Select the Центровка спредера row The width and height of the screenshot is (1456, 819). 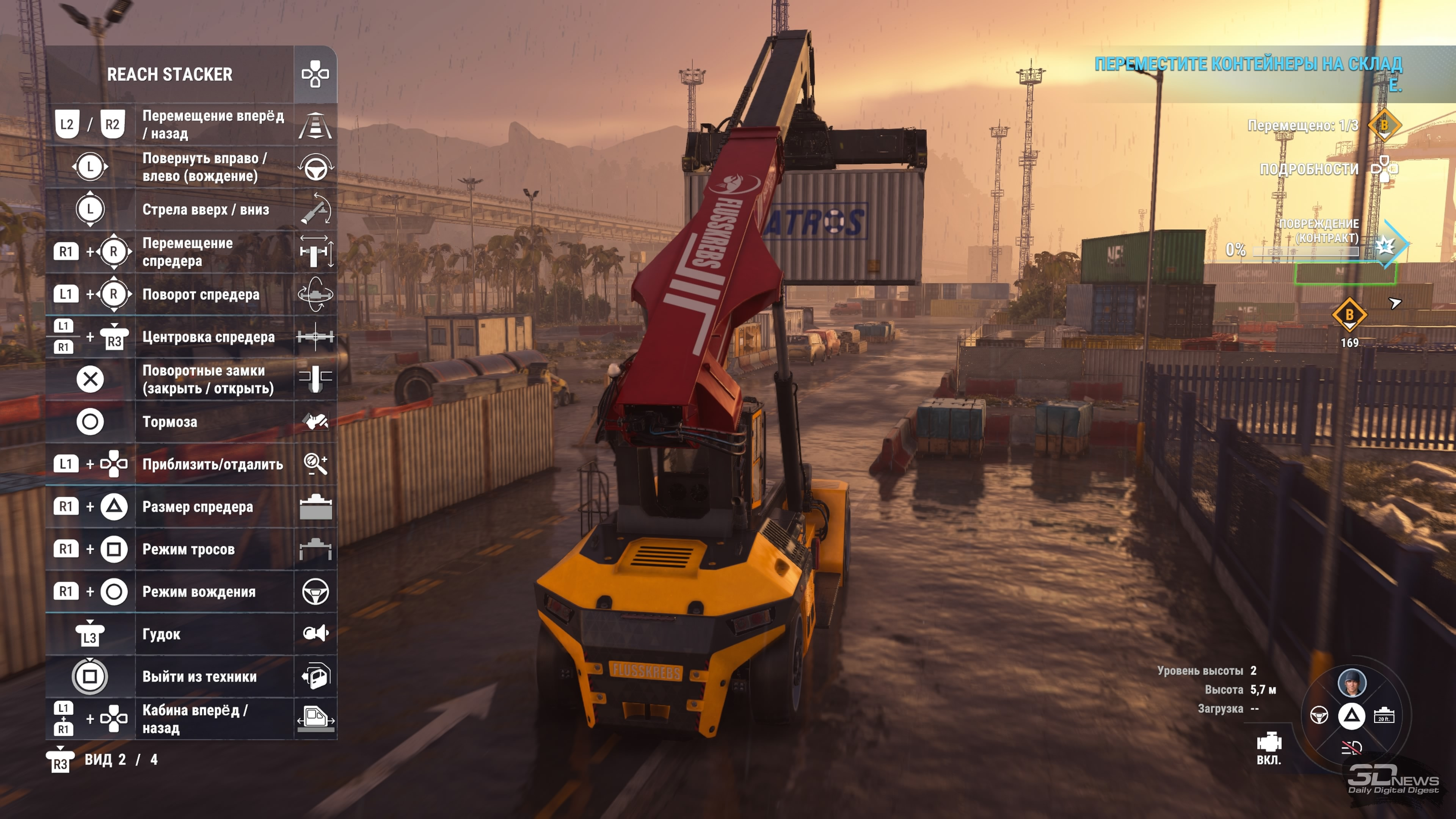pyautogui.click(x=208, y=337)
